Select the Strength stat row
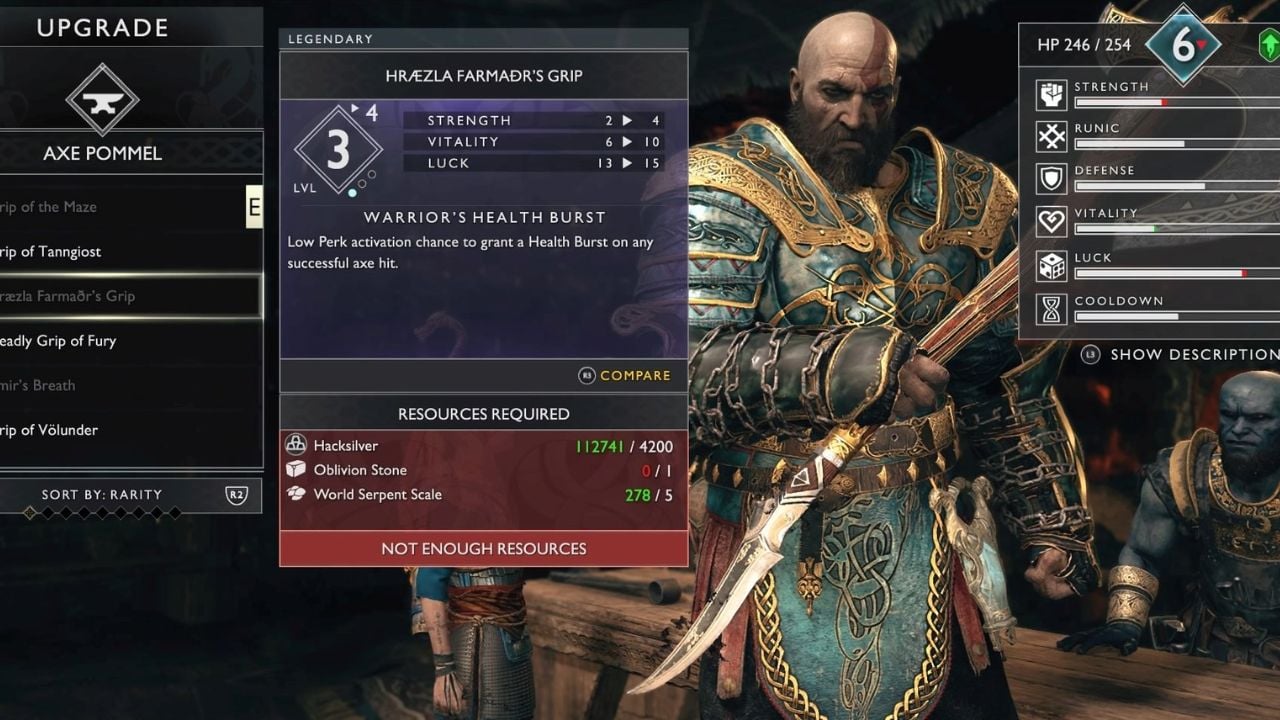 (x=1150, y=94)
